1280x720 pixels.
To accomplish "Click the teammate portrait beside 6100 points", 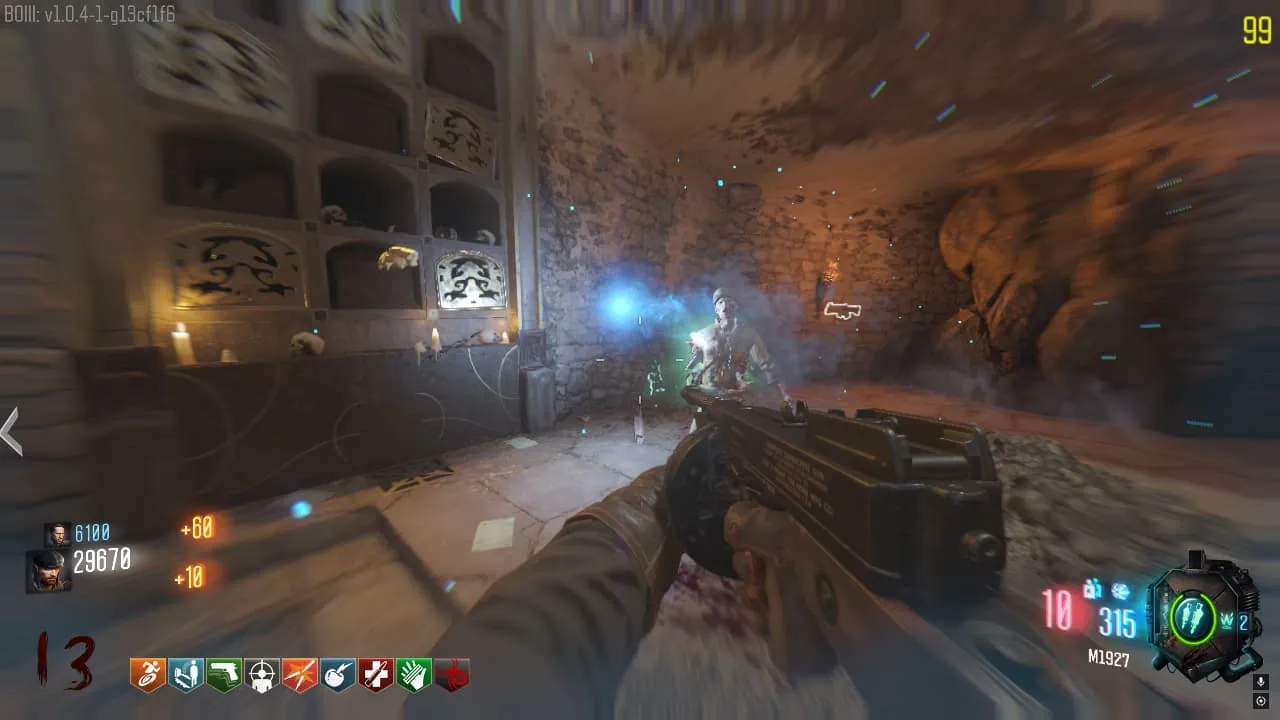I will click(57, 534).
